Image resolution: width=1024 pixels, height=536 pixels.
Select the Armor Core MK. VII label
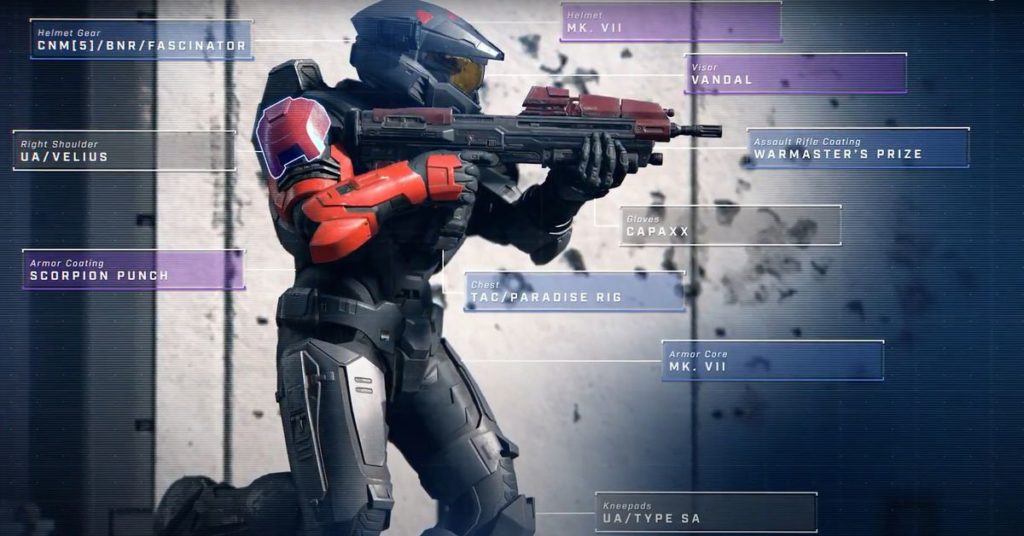coord(772,360)
